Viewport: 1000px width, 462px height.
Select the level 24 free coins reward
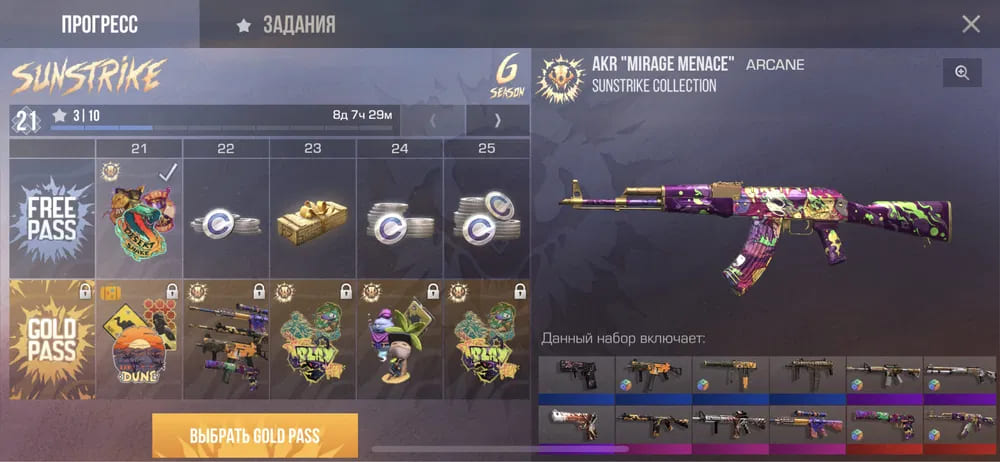click(400, 220)
